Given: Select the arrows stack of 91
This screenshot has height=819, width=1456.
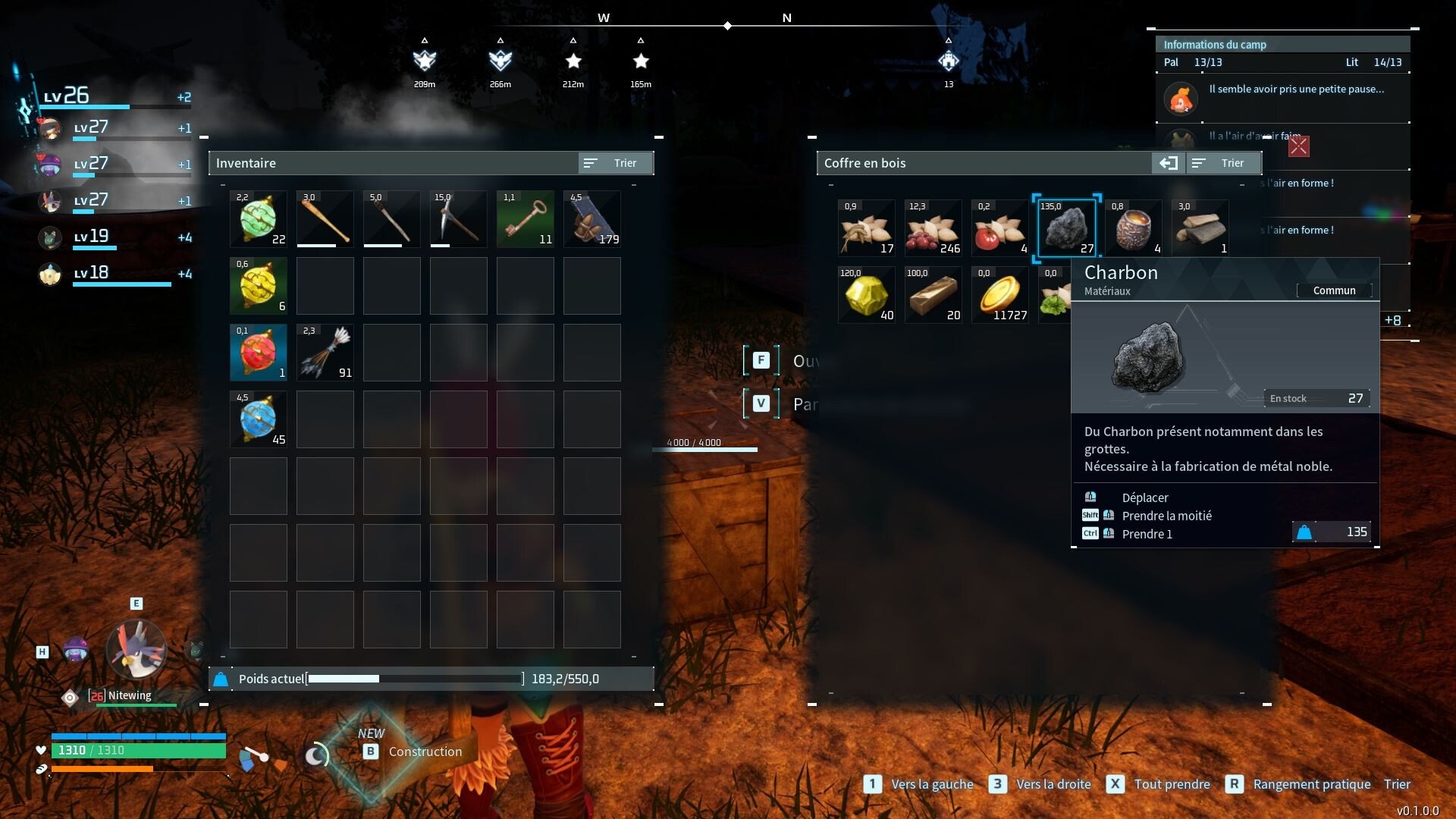Looking at the screenshot, I should coord(325,353).
